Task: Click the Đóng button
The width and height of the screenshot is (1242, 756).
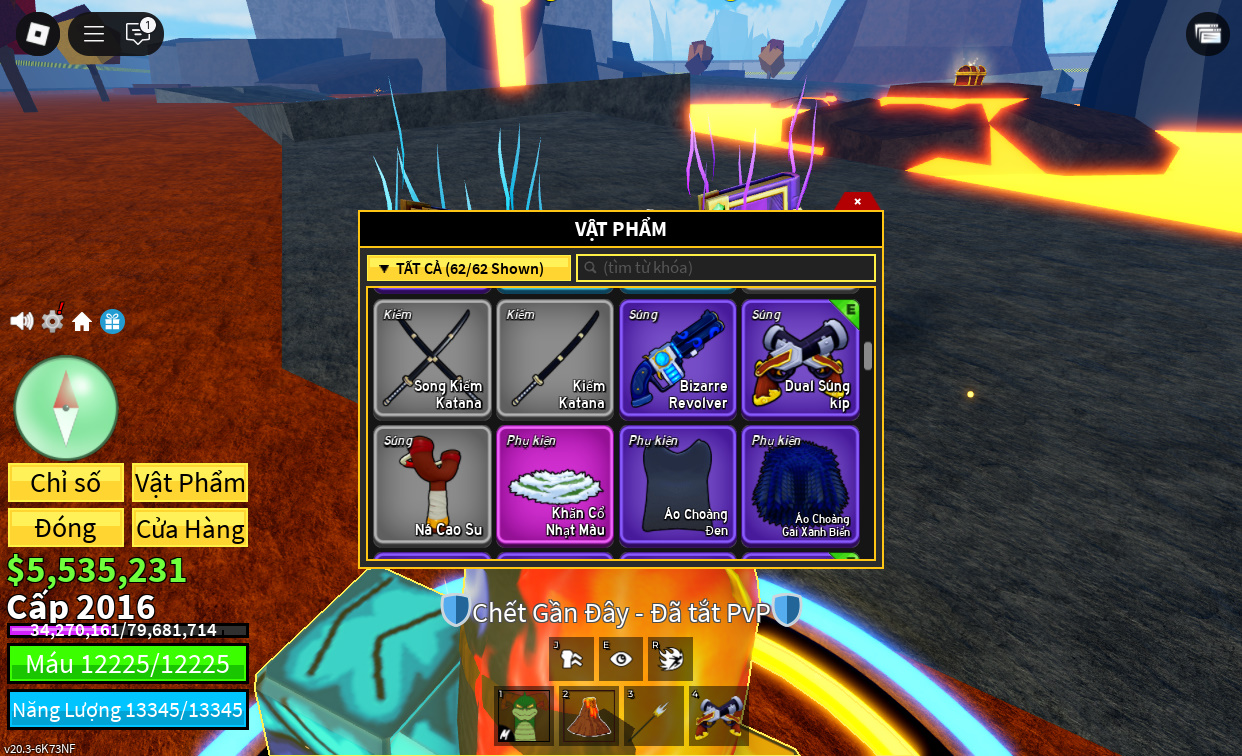Action: pyautogui.click(x=66, y=528)
